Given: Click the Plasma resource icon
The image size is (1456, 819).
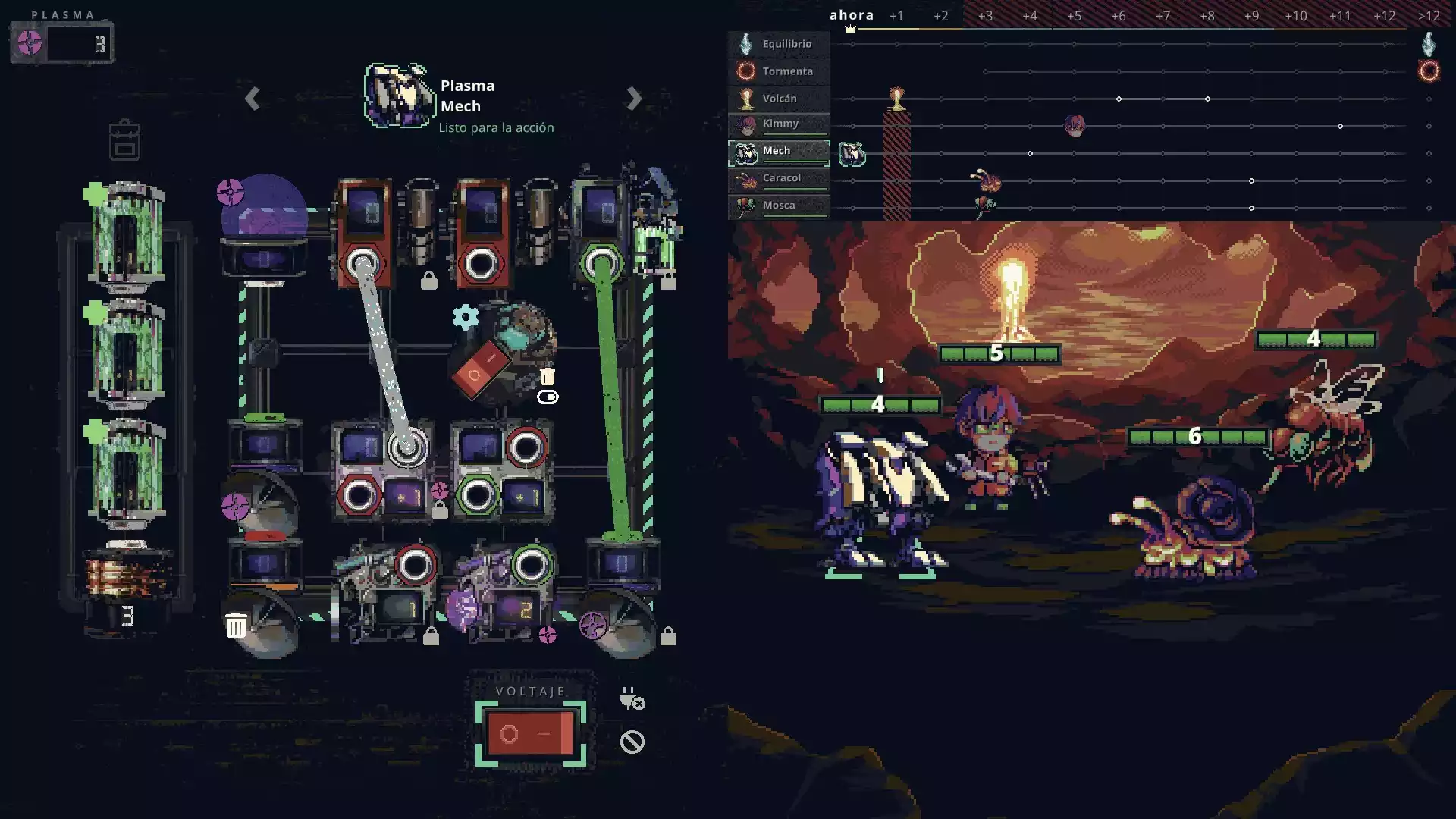Looking at the screenshot, I should click(x=30, y=43).
